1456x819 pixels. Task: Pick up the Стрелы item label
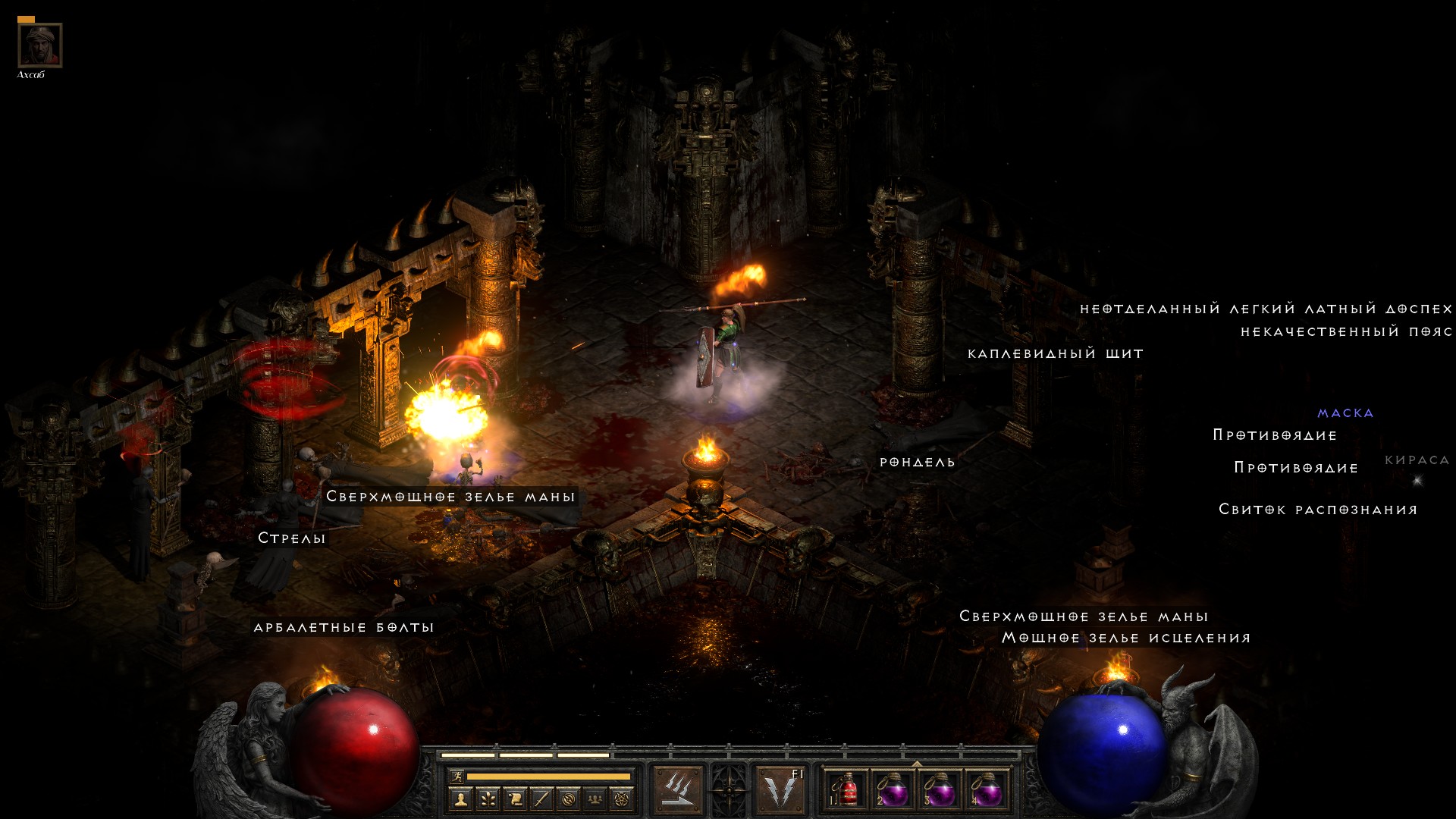tap(292, 538)
